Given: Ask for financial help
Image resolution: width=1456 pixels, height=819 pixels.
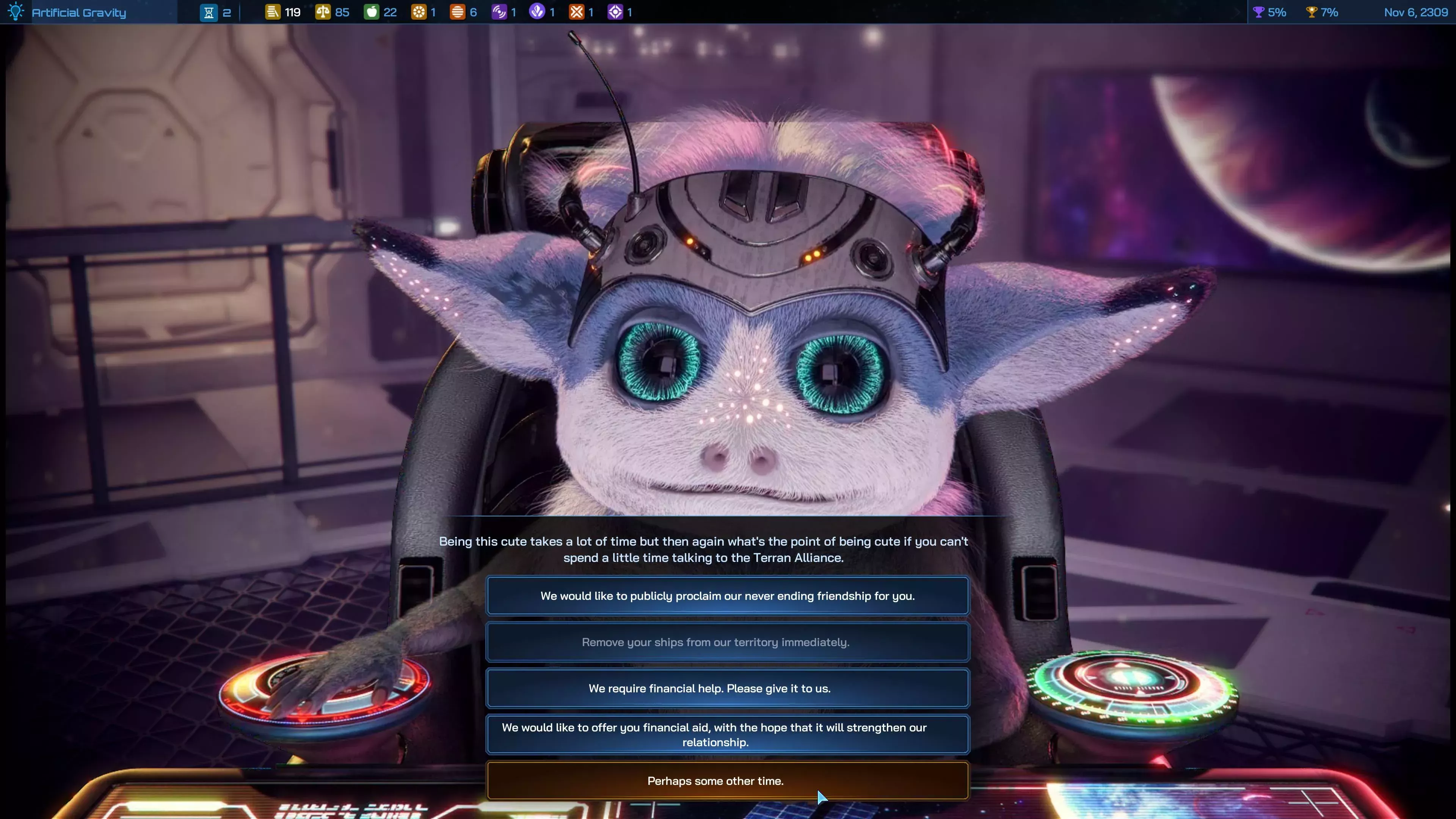Looking at the screenshot, I should pyautogui.click(x=728, y=689).
